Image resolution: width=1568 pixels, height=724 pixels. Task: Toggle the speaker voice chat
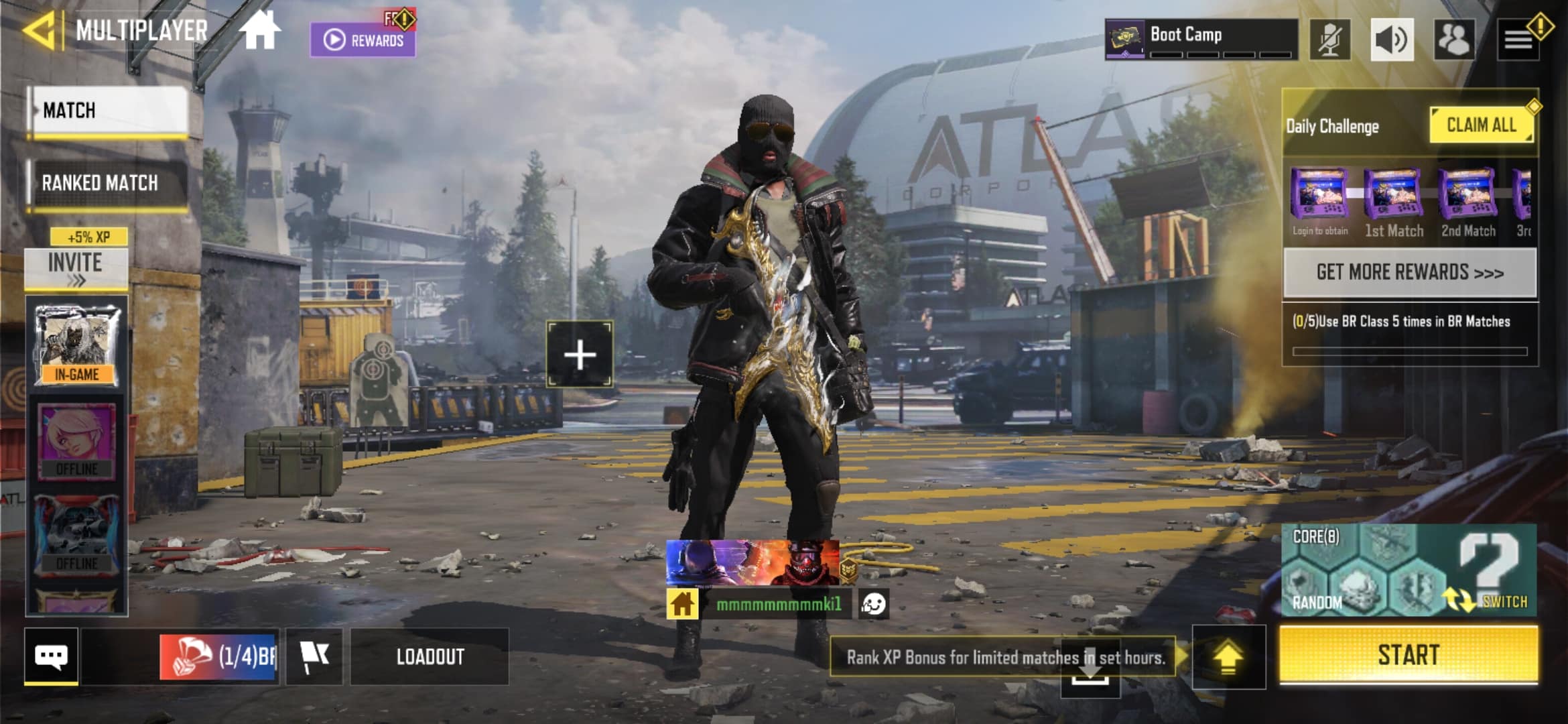click(1392, 39)
